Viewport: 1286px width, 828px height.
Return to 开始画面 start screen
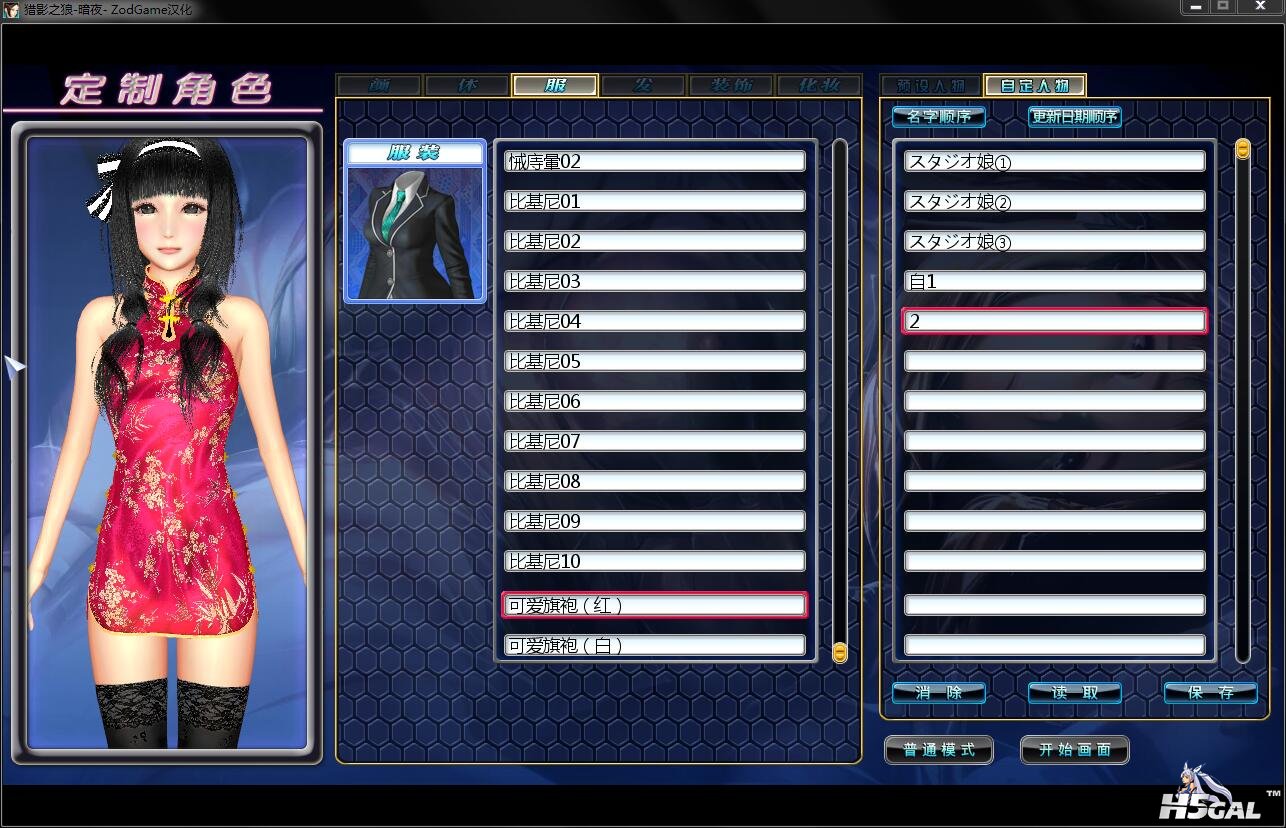pos(1075,750)
